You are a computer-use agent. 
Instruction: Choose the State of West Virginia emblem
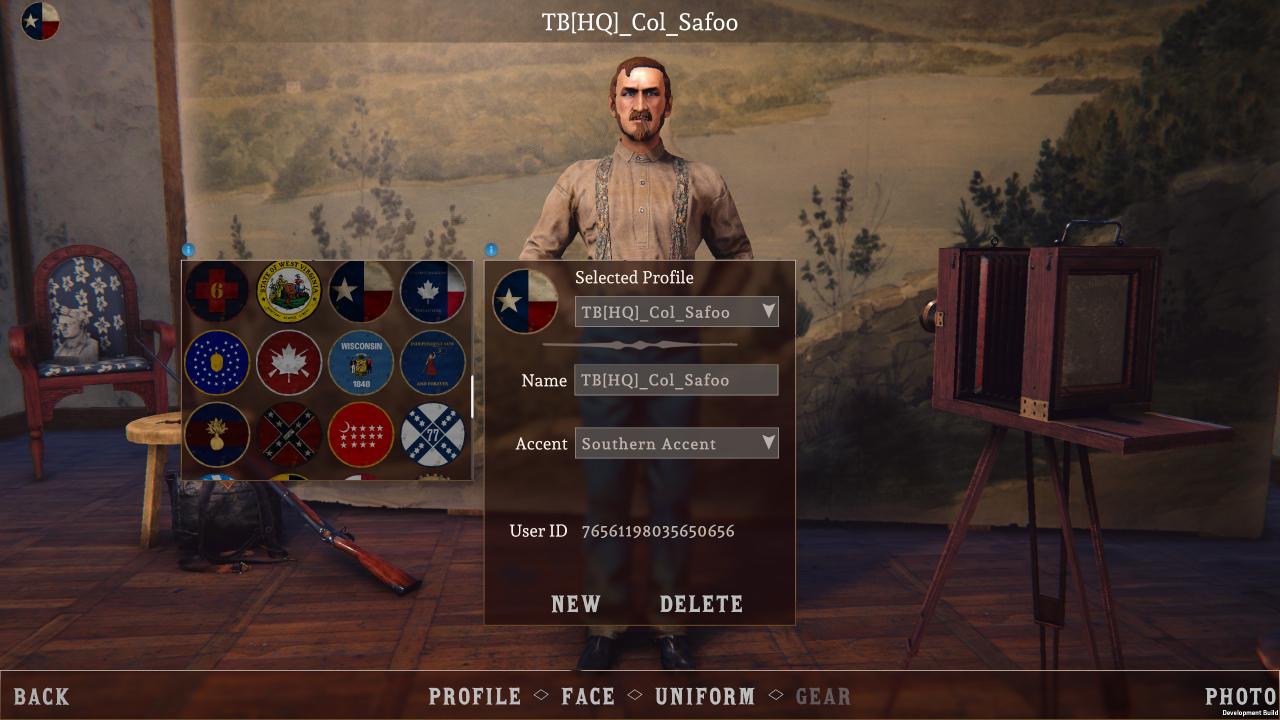tap(289, 291)
